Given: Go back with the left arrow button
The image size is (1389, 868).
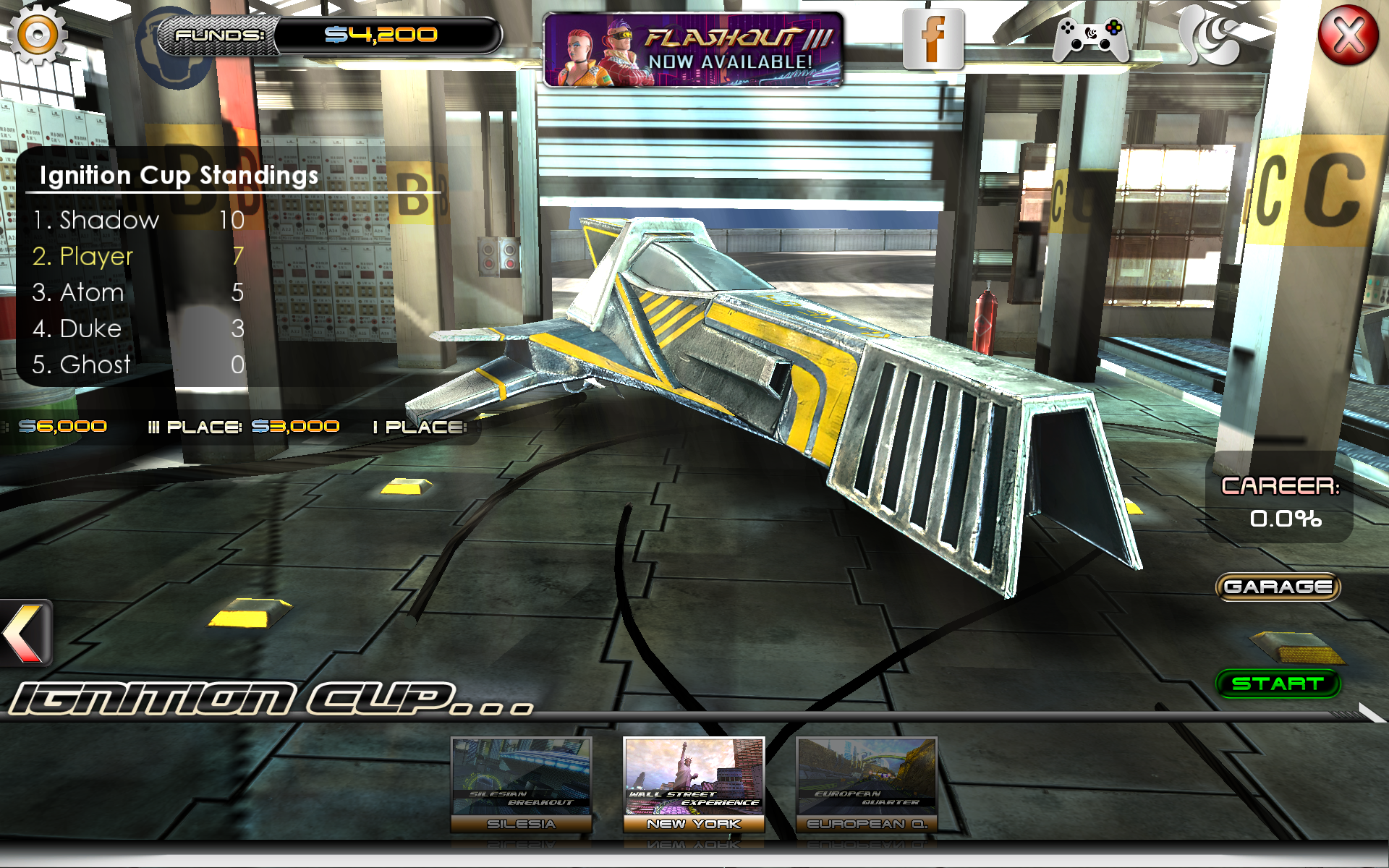Looking at the screenshot, I should tap(26, 632).
